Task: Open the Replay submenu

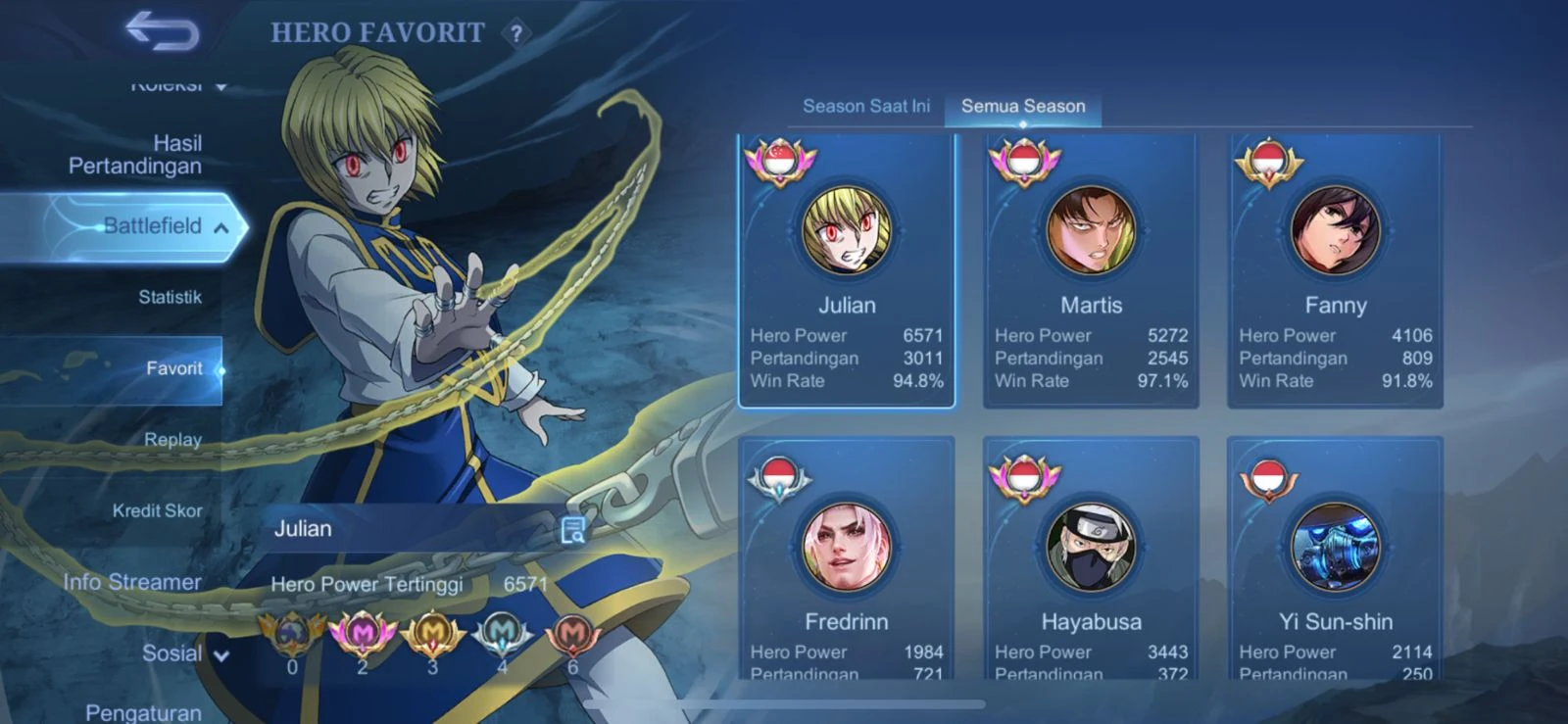Action: [x=172, y=440]
